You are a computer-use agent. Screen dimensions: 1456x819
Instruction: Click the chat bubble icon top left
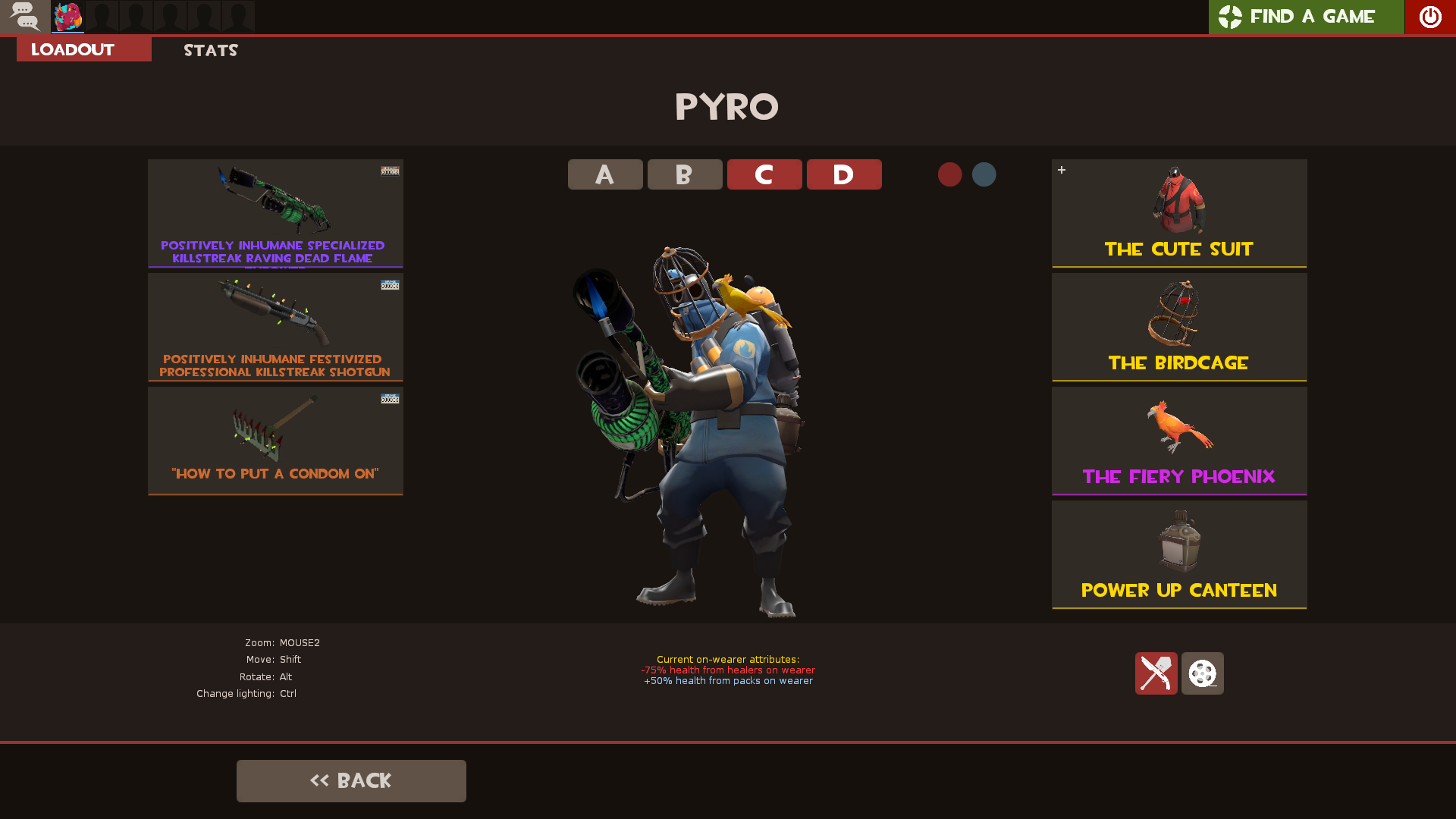point(25,17)
